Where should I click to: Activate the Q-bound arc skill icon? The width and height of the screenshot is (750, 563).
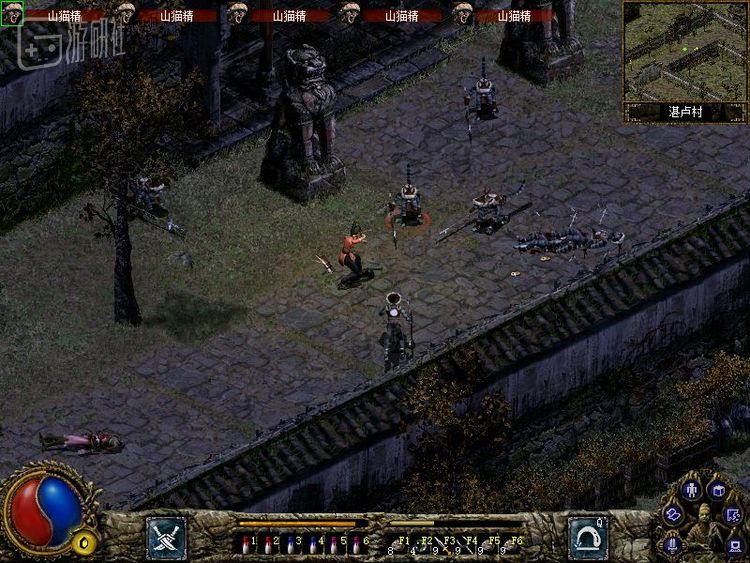[588, 537]
